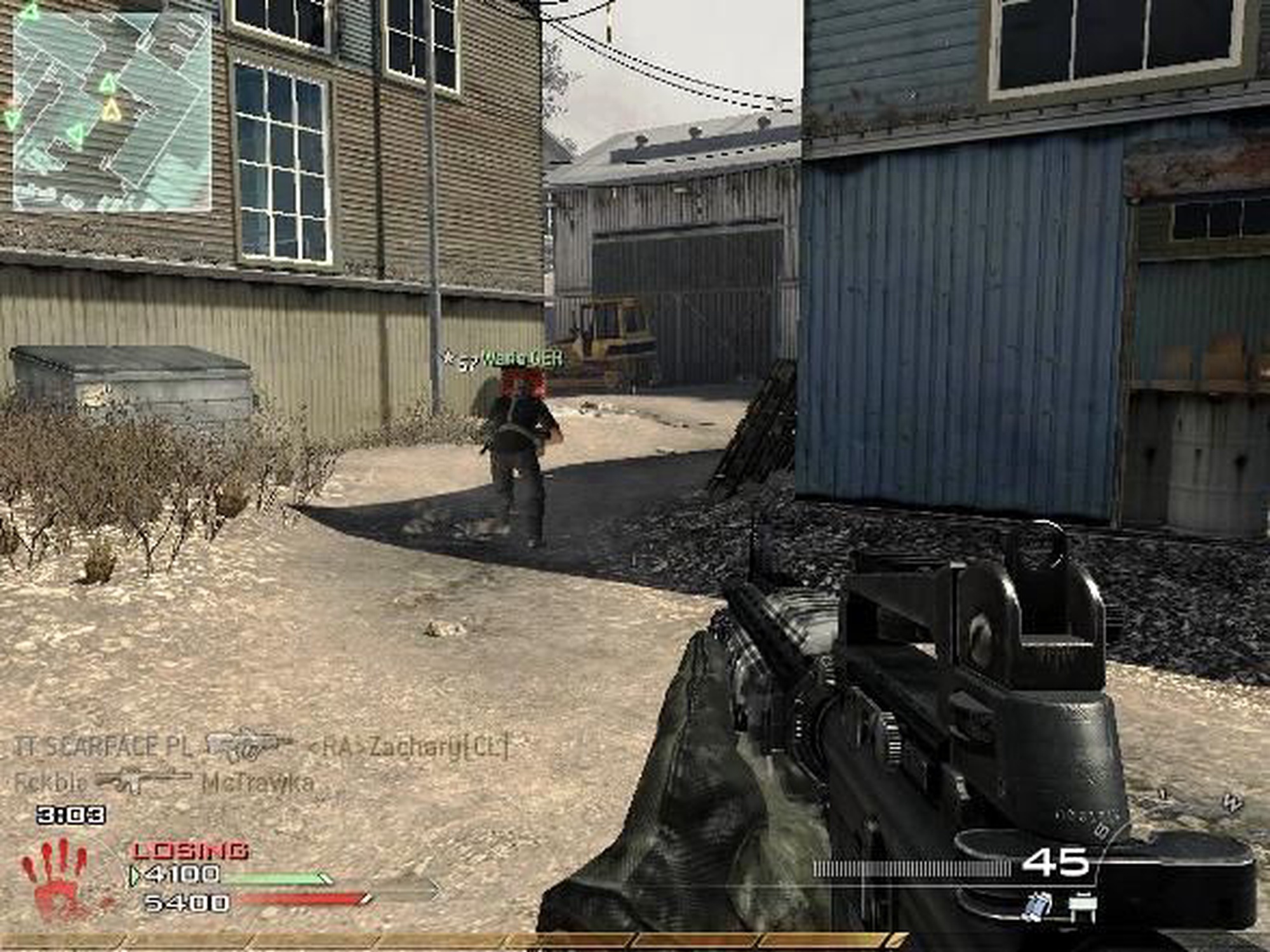Select the yellow player arrow on minimap

112,110
